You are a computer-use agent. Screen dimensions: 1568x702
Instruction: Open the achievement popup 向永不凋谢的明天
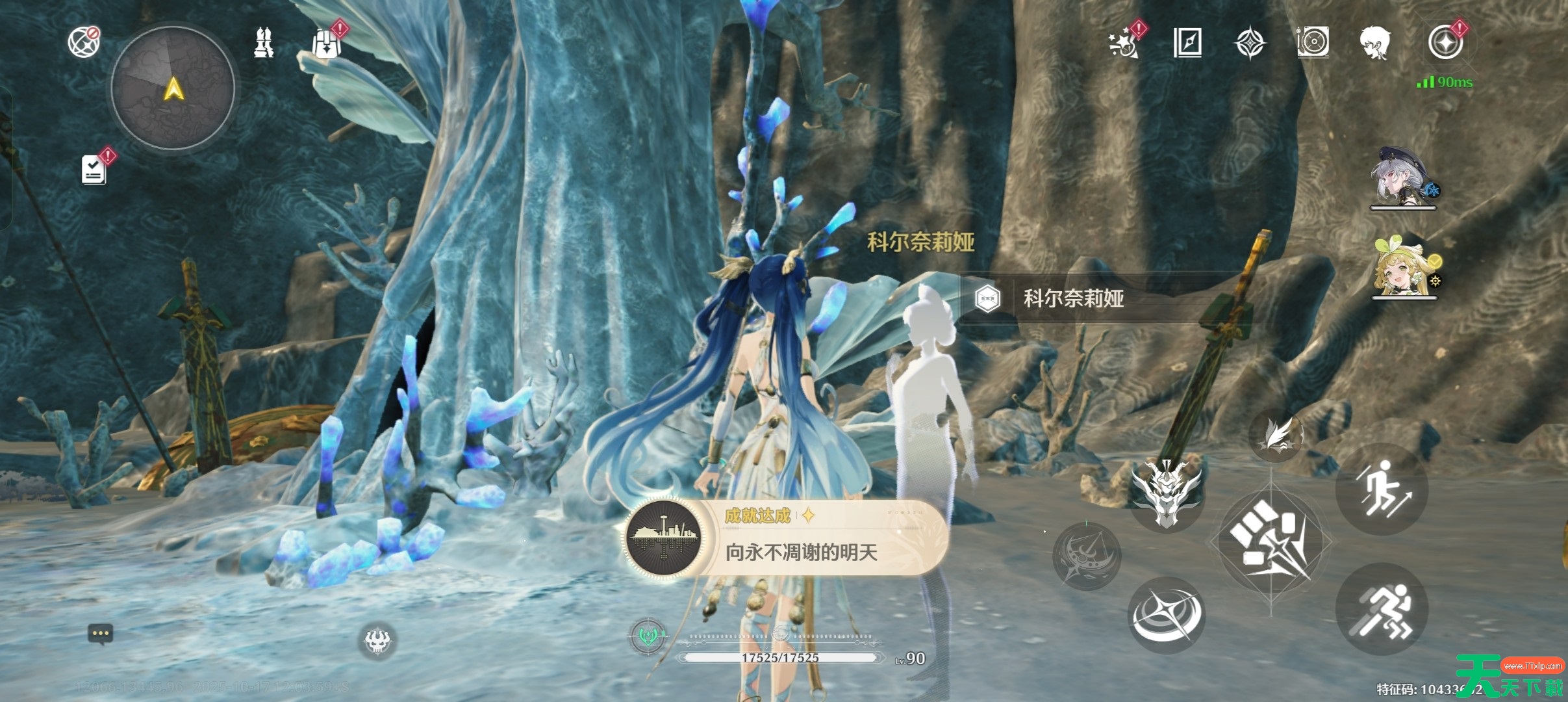tap(786, 538)
